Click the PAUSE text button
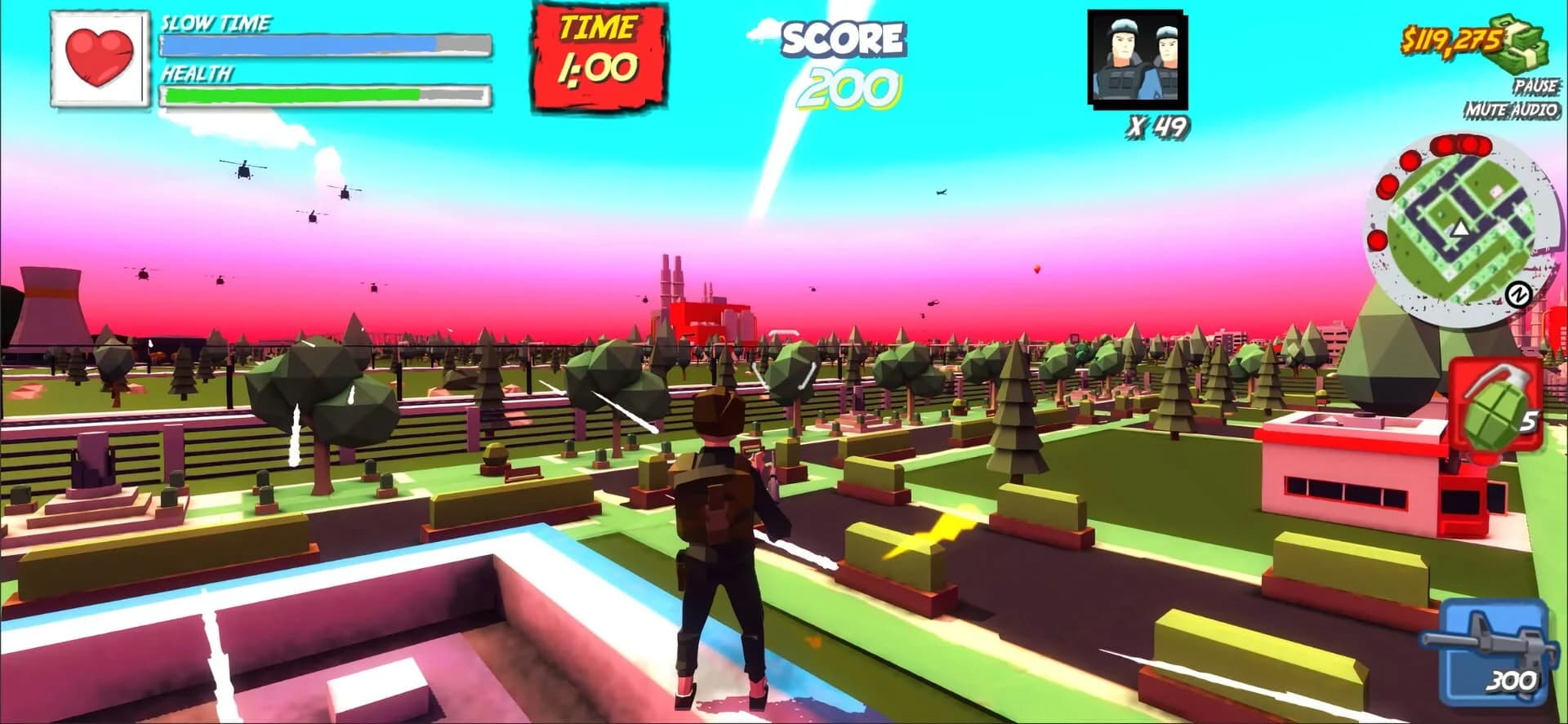This screenshot has height=724, width=1568. point(1535,84)
